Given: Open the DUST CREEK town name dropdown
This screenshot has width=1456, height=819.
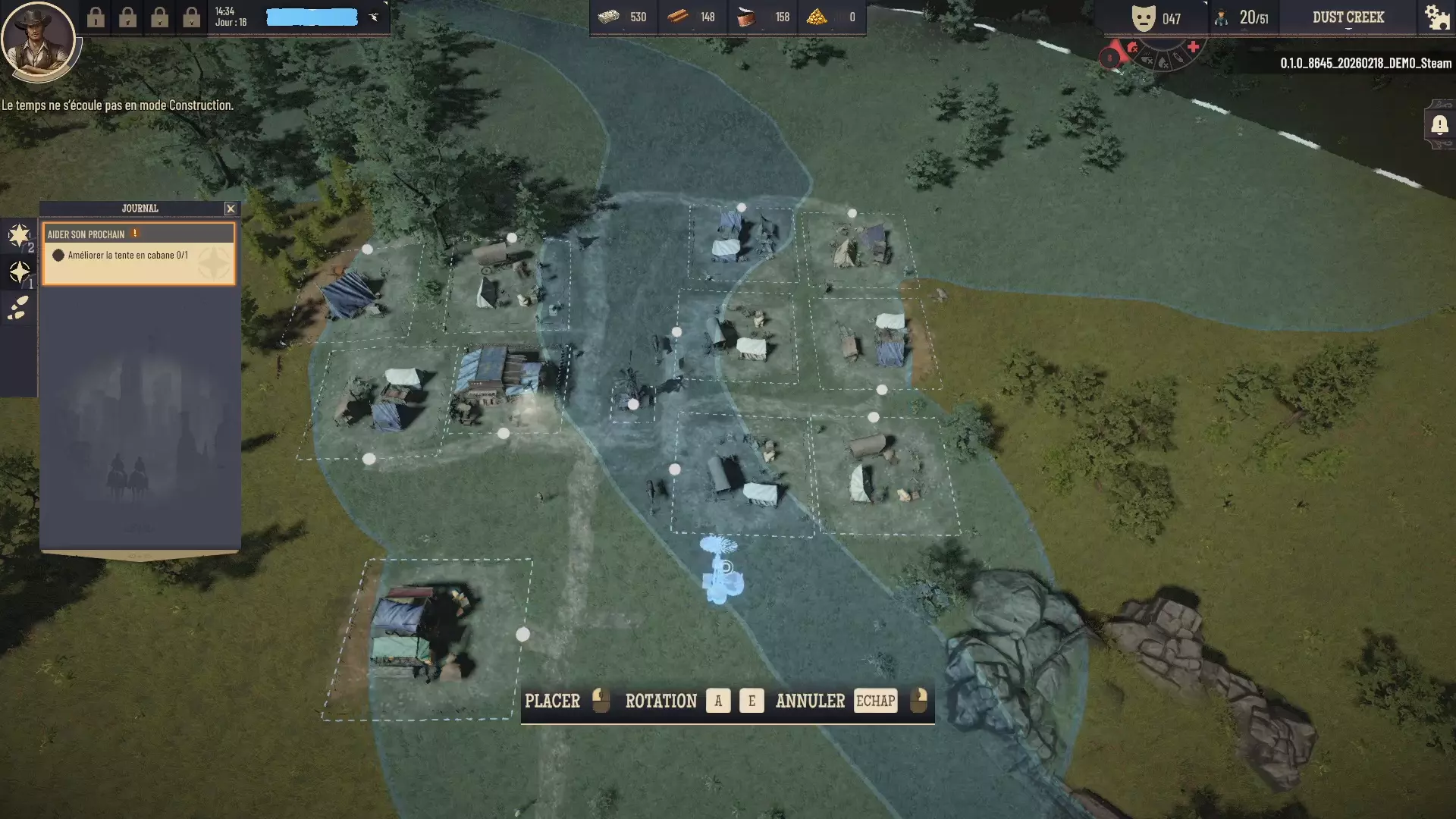Looking at the screenshot, I should (x=1349, y=17).
